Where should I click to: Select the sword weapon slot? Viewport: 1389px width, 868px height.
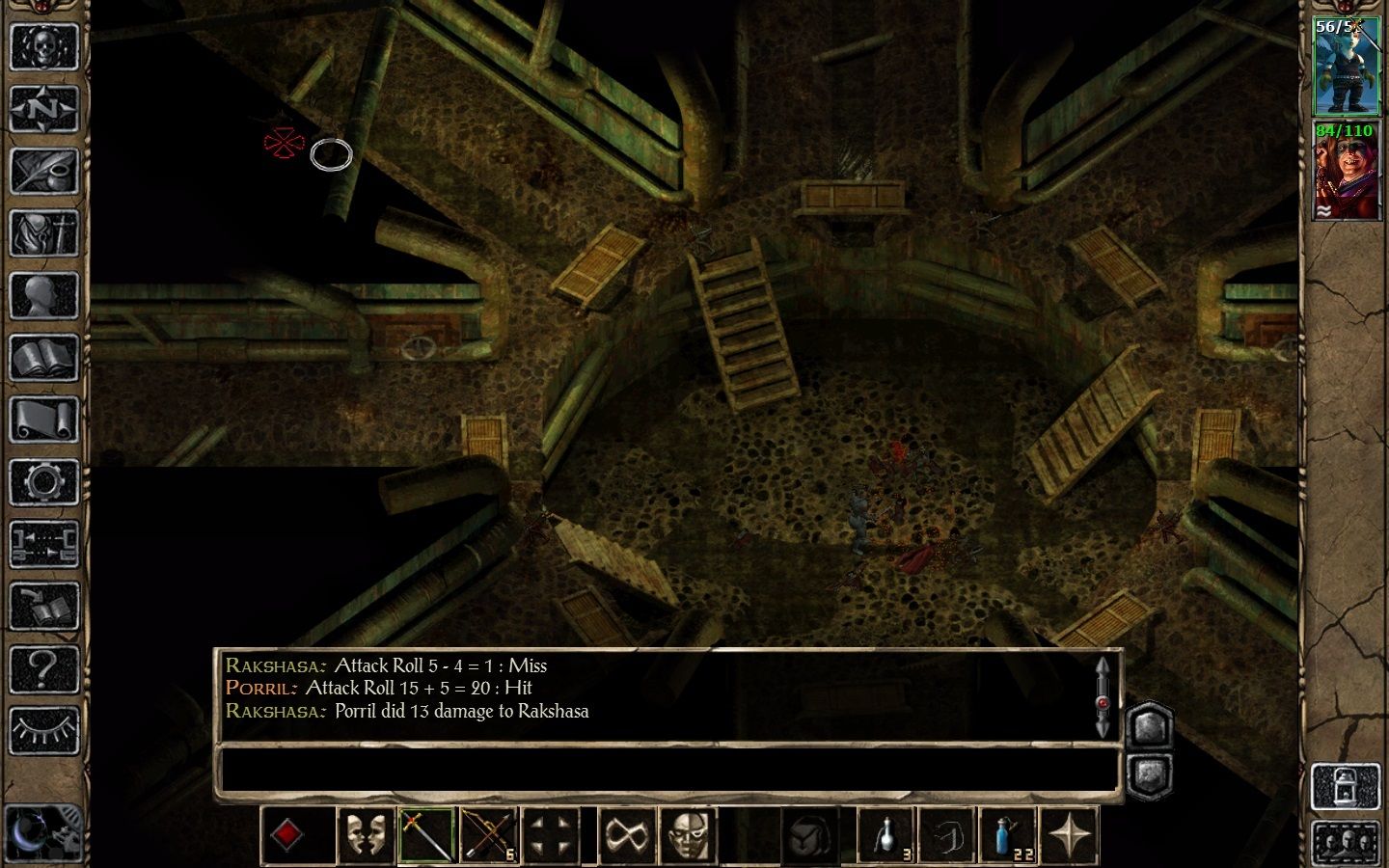click(x=426, y=835)
